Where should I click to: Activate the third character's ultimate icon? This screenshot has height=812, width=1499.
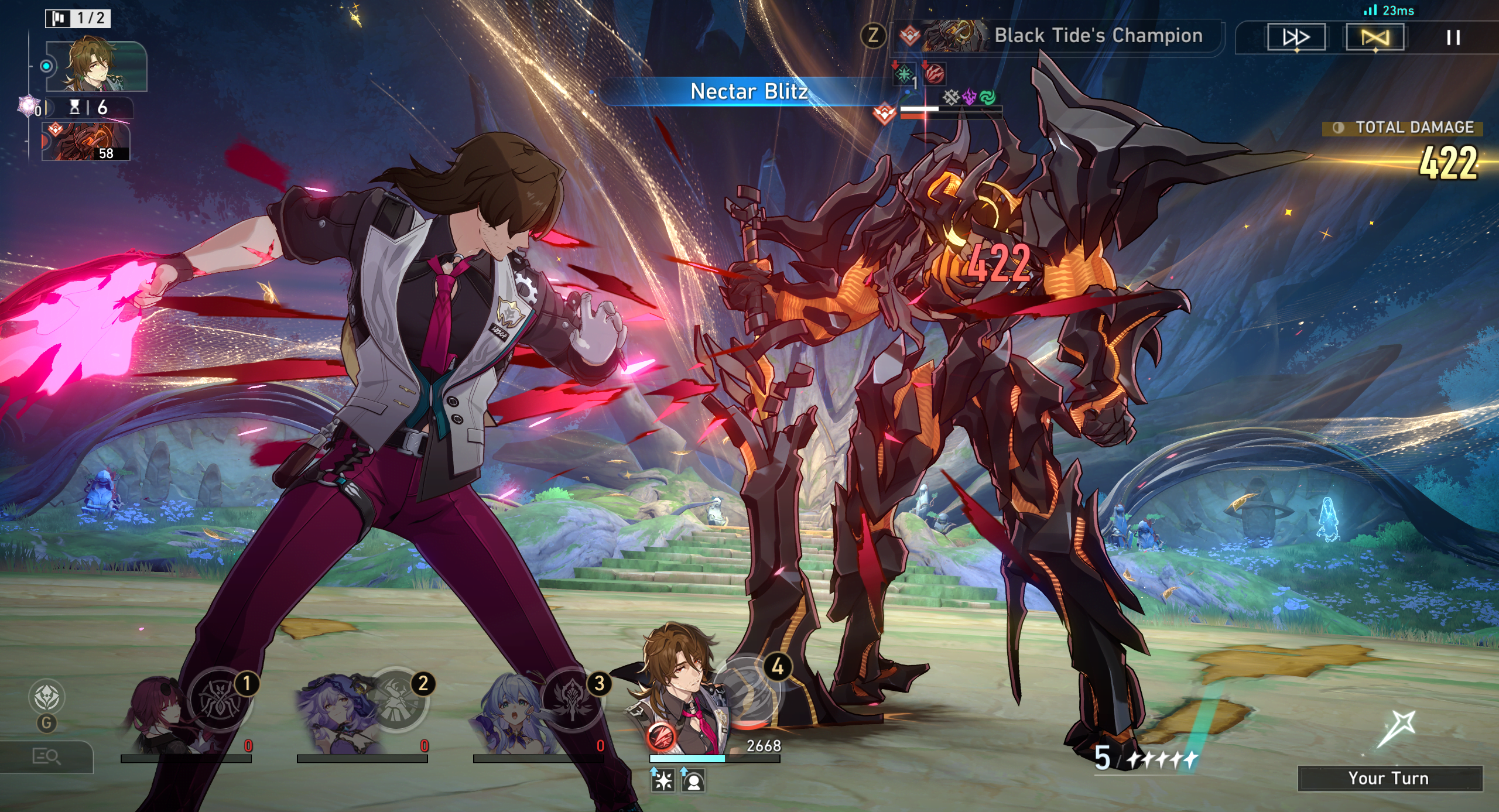pos(572,699)
